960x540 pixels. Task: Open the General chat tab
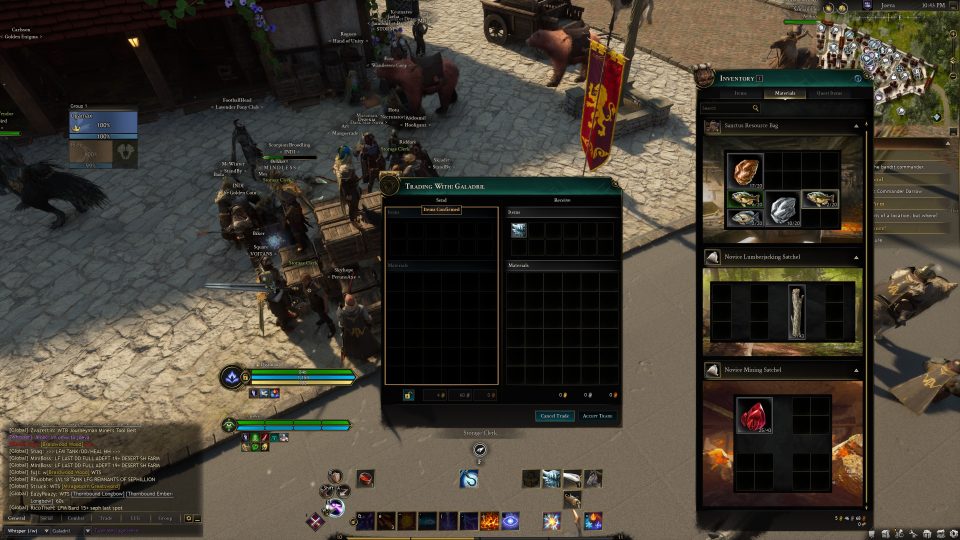[17, 518]
